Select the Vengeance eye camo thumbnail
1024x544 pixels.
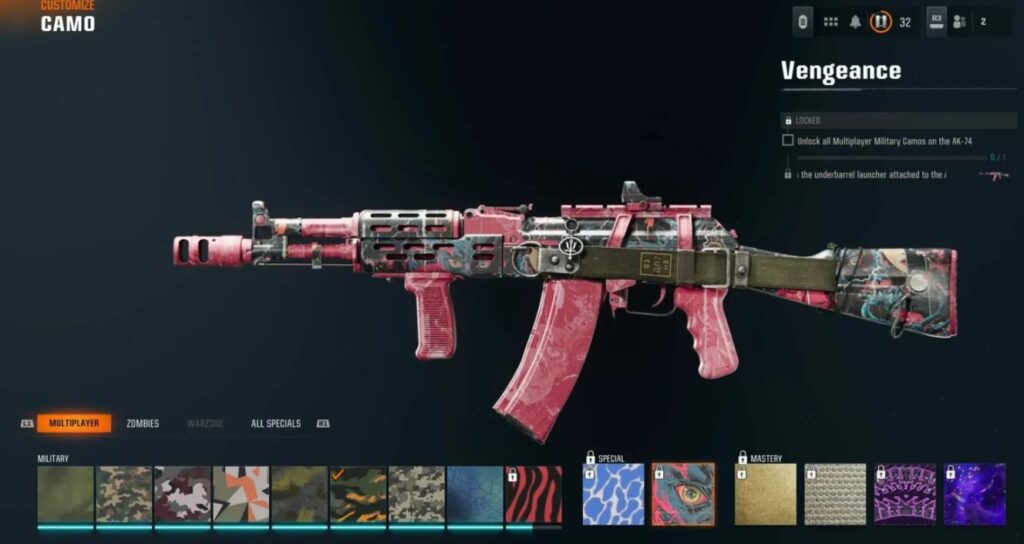click(682, 494)
